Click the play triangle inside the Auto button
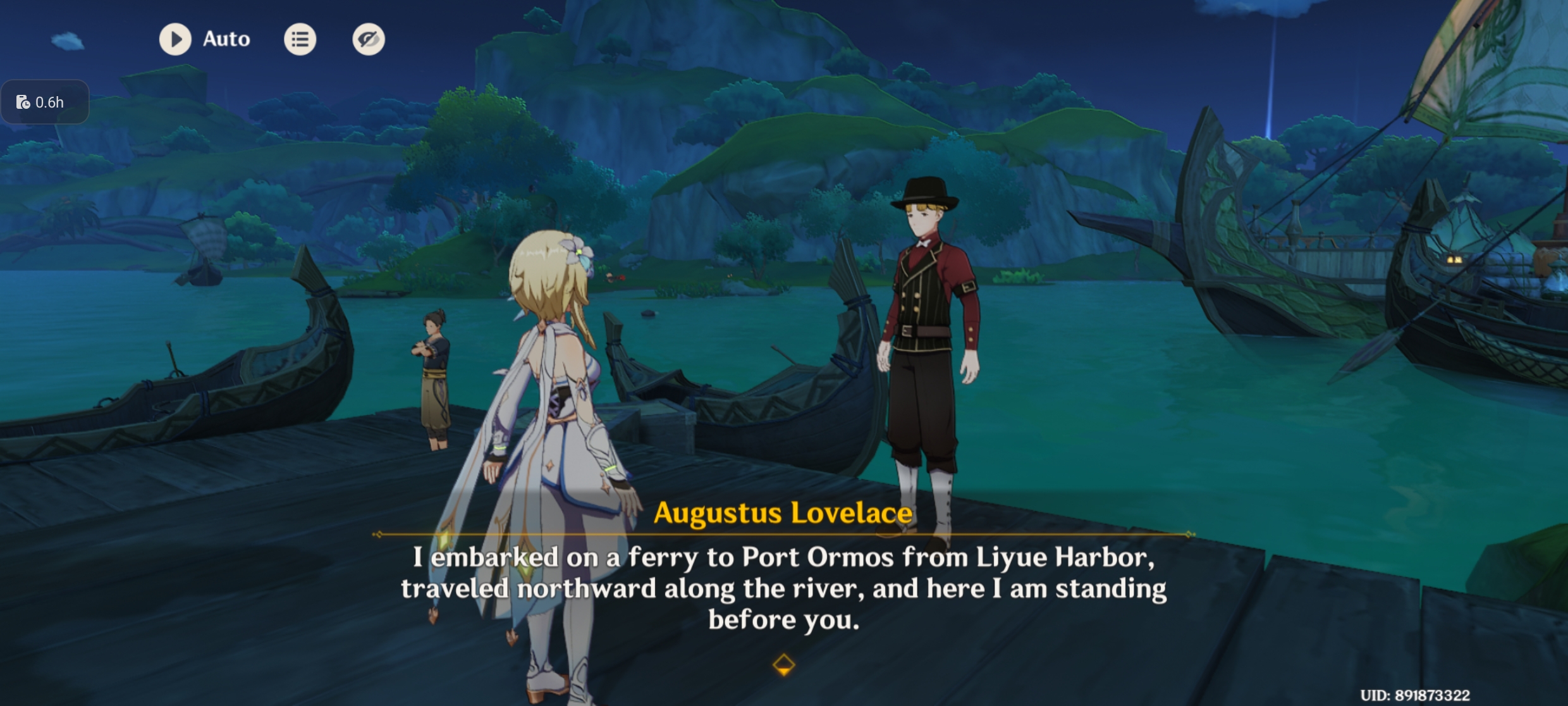Viewport: 1568px width, 706px height. (x=176, y=39)
